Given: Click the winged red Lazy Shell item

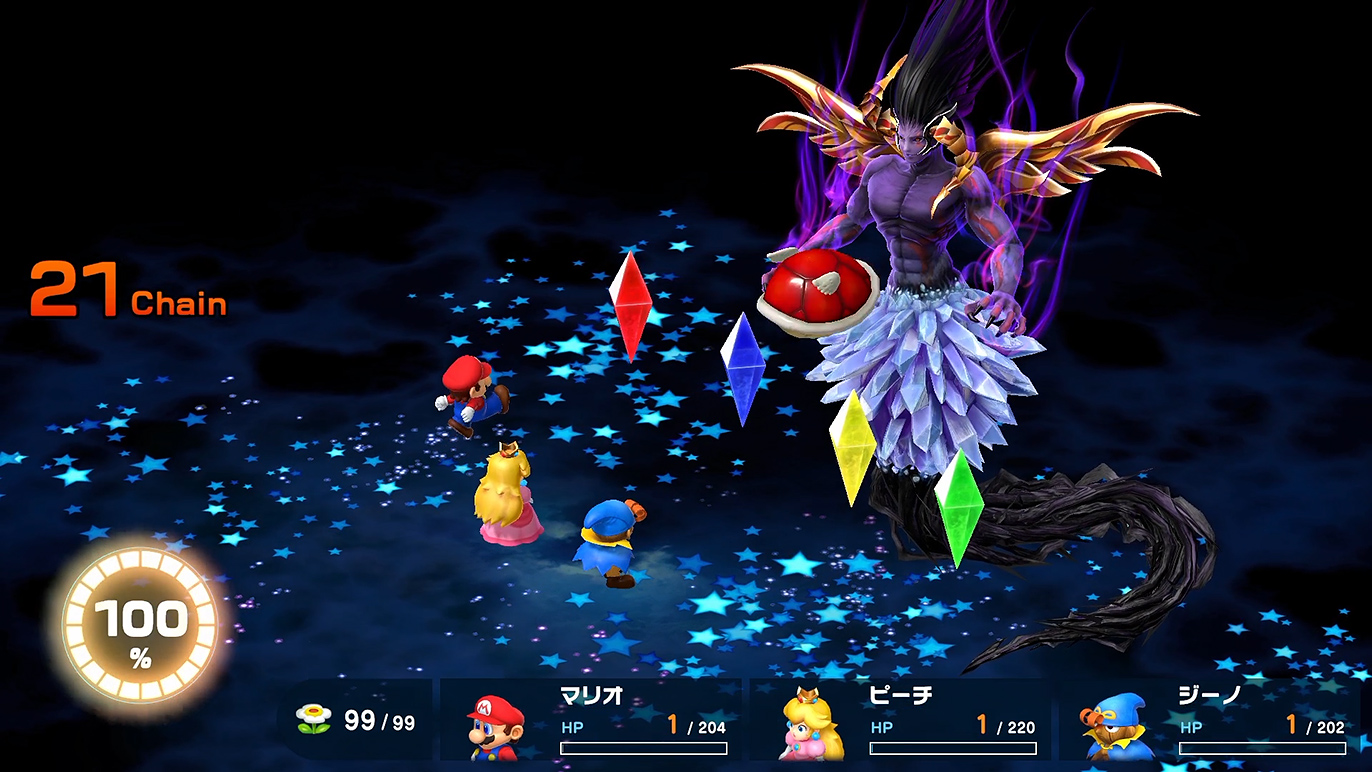Looking at the screenshot, I should (817, 295).
